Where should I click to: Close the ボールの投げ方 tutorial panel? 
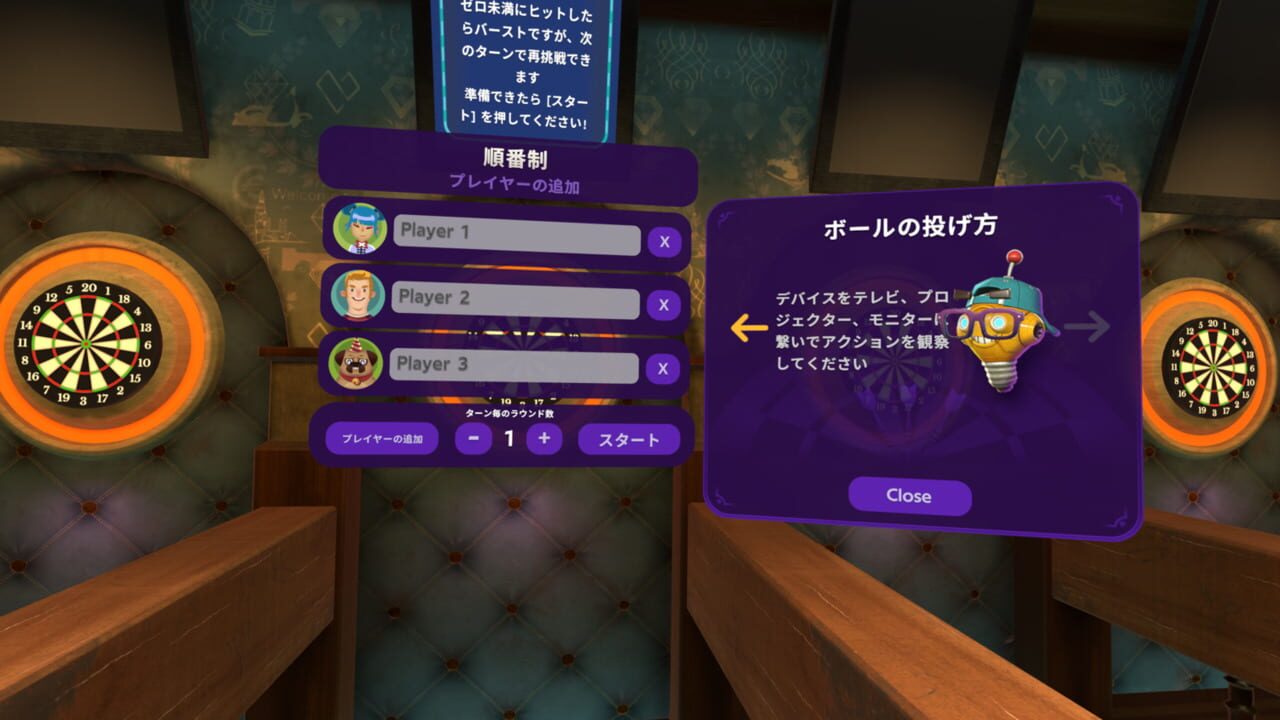point(909,496)
